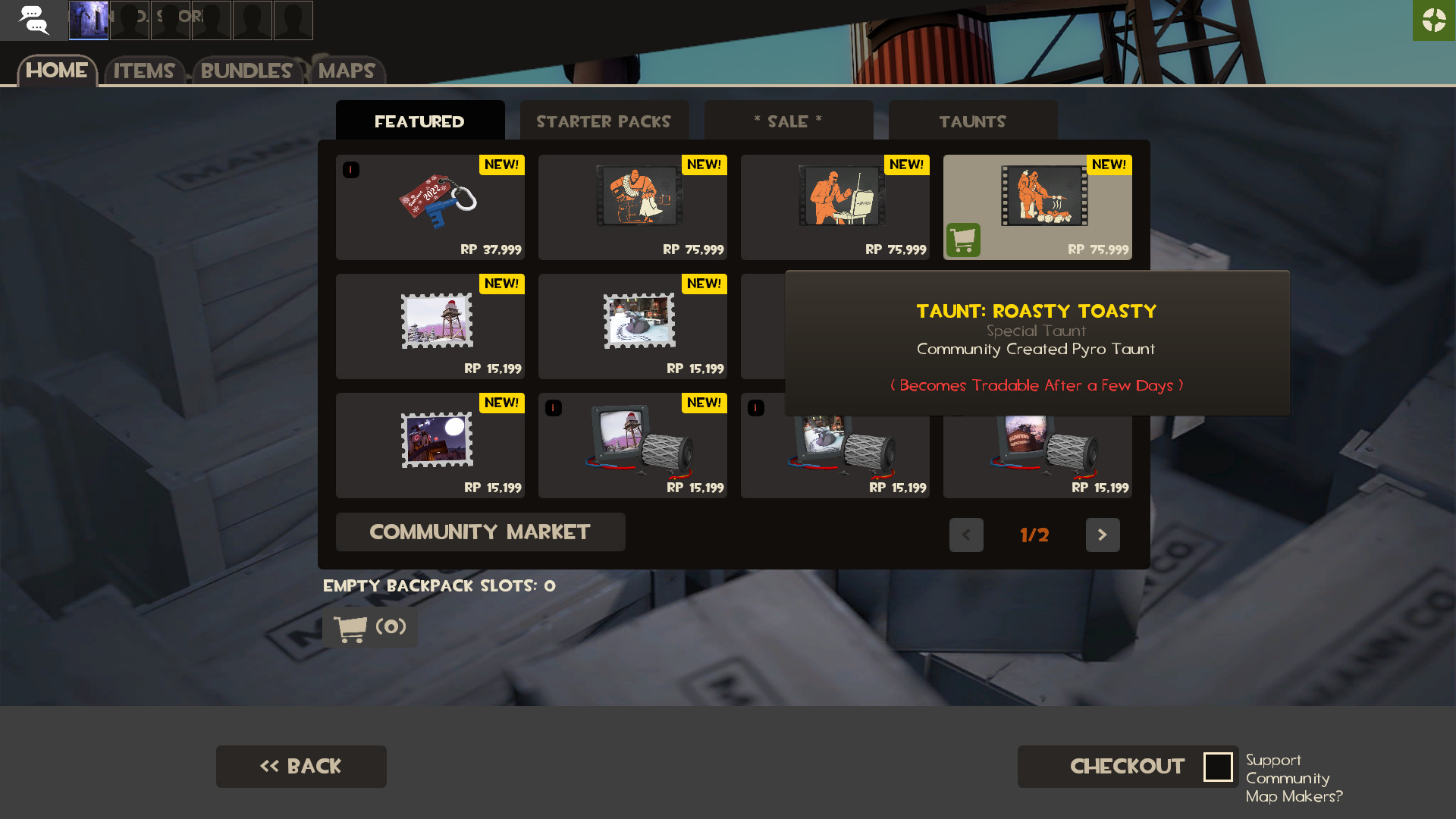This screenshot has height=819, width=1456.
Task: Open the Community Market
Action: [x=480, y=532]
